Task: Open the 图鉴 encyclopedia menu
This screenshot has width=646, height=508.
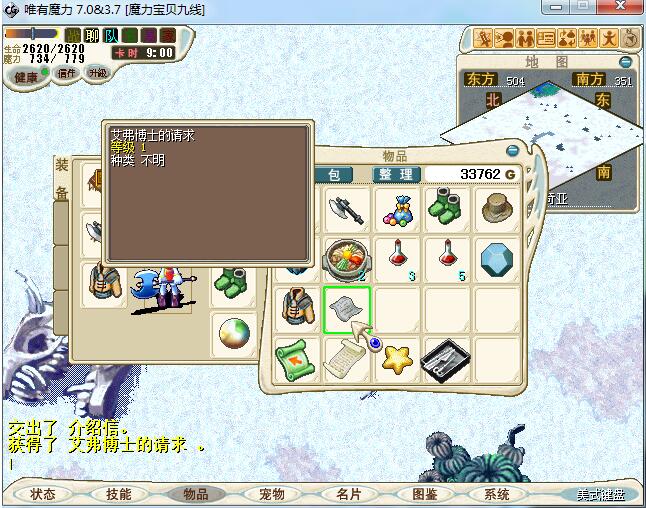Action: pyautogui.click(x=424, y=494)
